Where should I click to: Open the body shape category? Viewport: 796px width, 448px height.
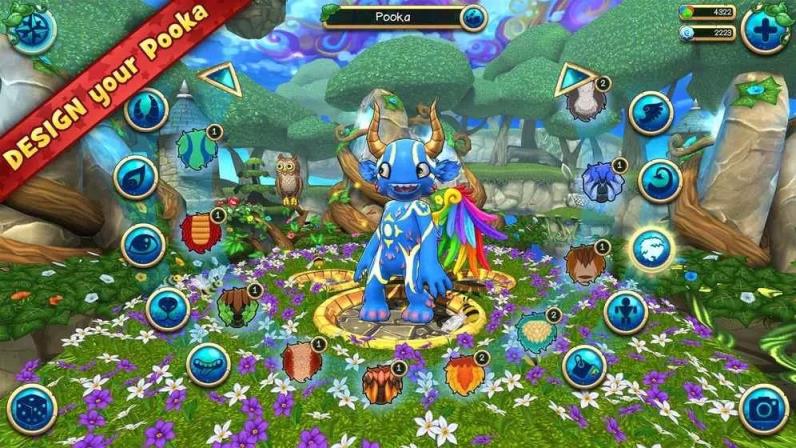625,312
